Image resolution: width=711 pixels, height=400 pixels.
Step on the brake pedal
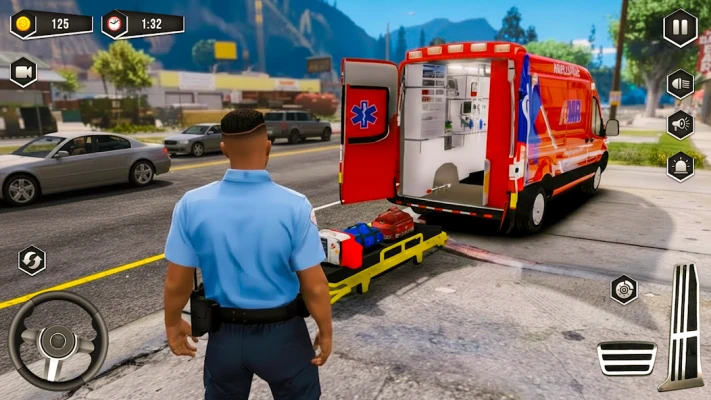627,357
